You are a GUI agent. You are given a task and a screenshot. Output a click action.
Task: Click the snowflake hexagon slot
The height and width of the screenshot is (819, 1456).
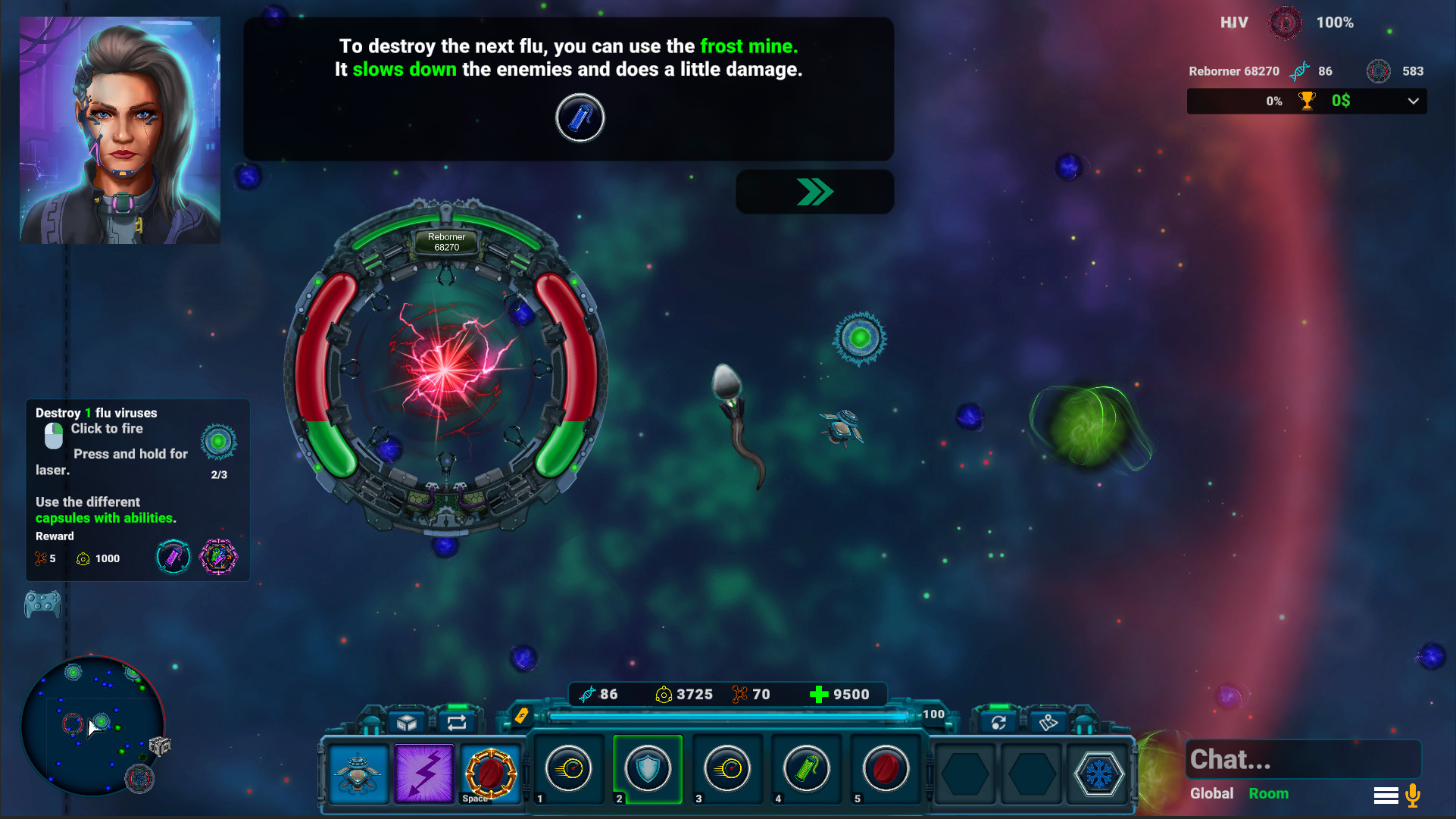tap(1098, 774)
